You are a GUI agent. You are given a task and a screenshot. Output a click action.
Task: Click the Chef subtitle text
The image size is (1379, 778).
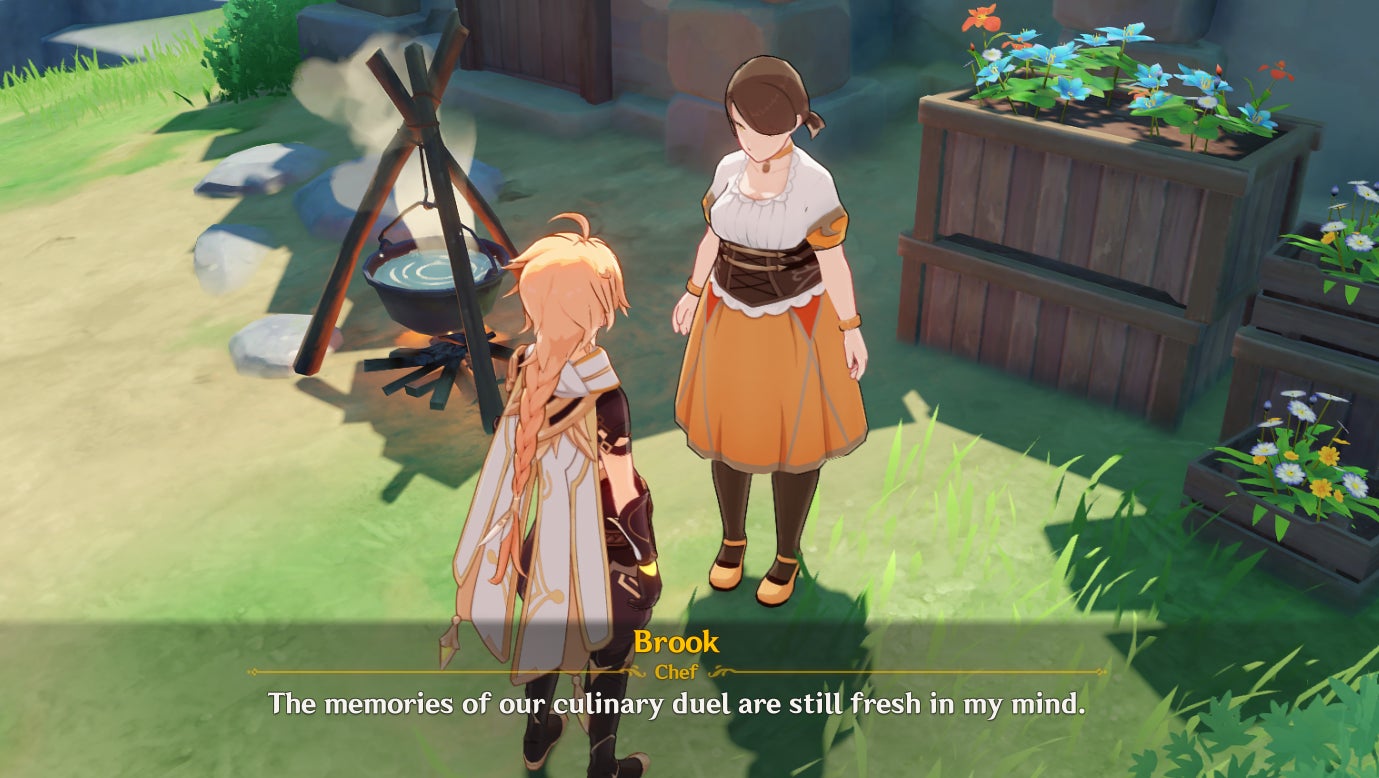point(677,673)
